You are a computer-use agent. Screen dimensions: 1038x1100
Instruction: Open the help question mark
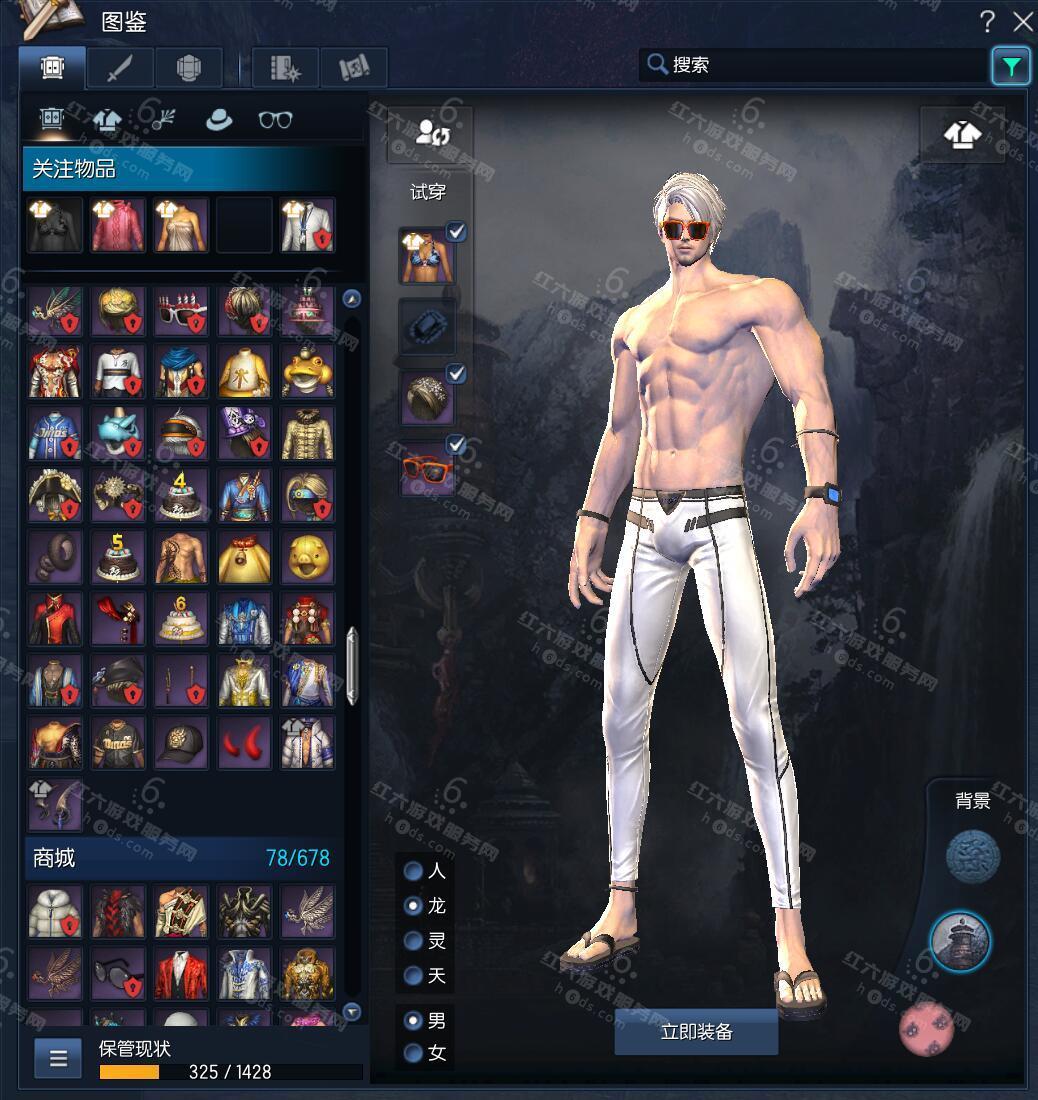[987, 21]
